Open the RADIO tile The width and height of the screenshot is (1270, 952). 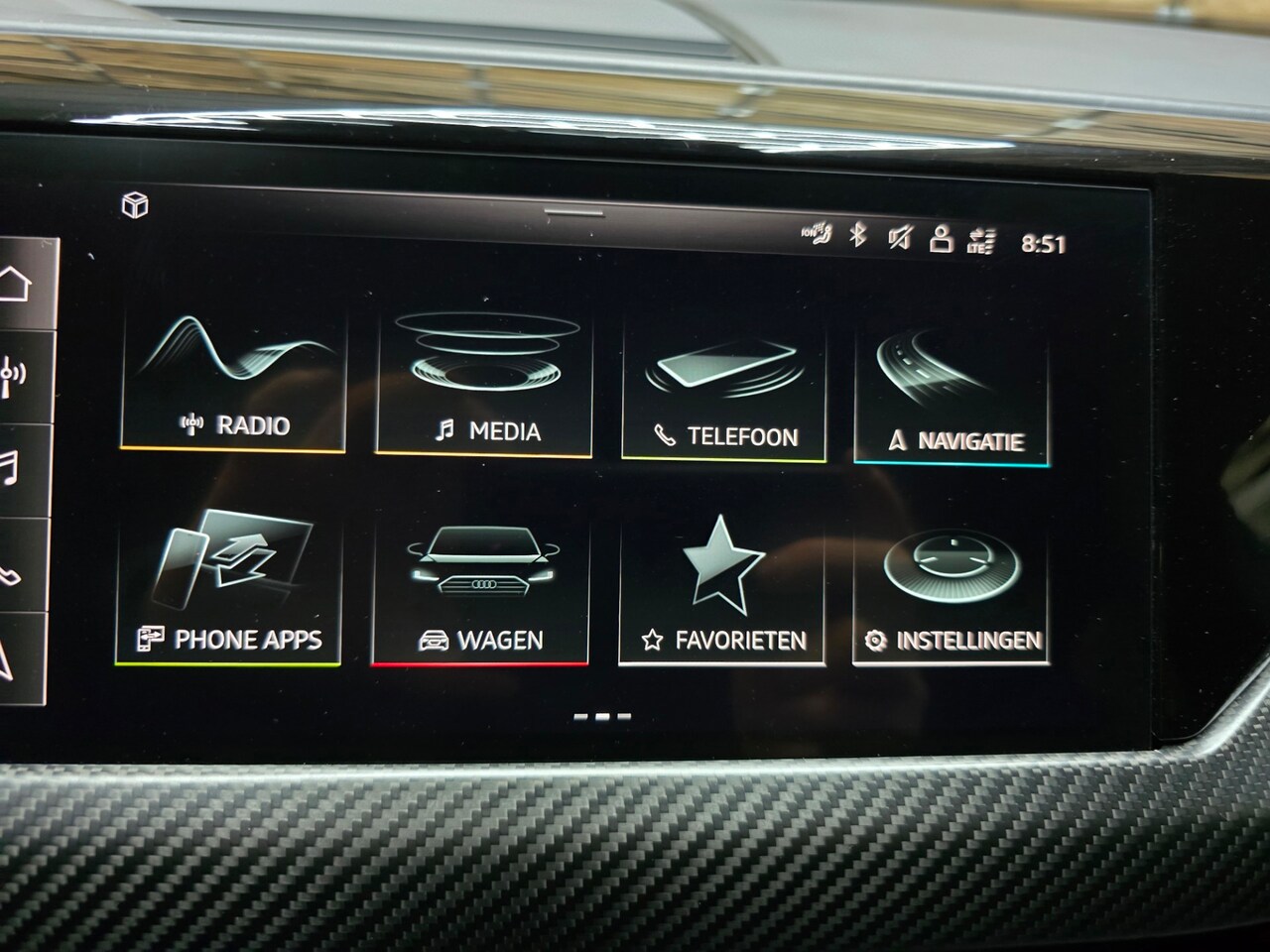(233, 382)
